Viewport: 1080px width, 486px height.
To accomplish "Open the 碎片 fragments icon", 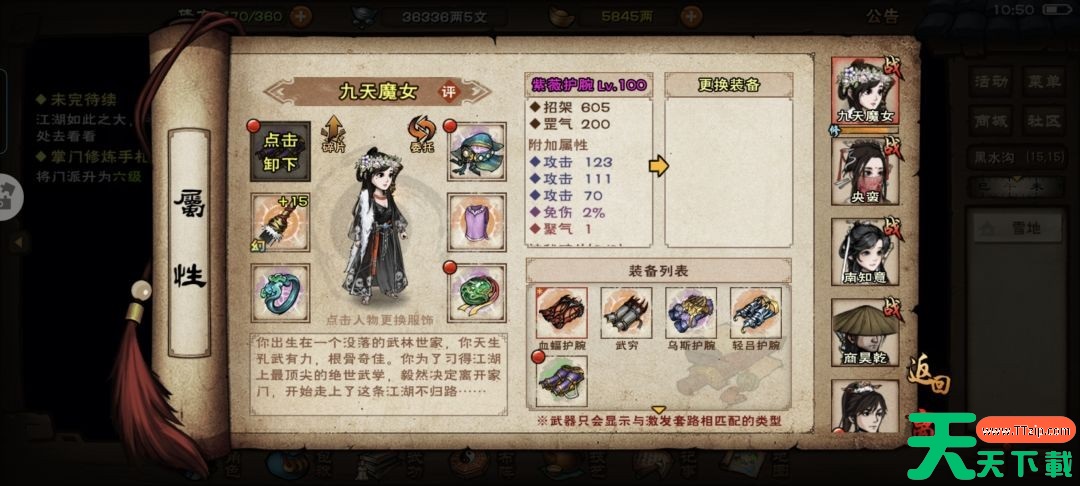I will [333, 135].
